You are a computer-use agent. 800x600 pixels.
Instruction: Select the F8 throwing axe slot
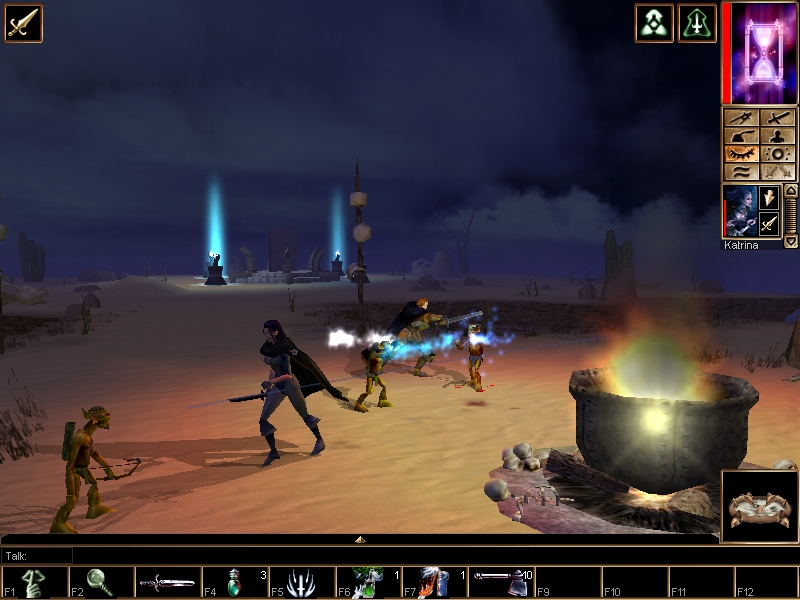click(x=500, y=582)
